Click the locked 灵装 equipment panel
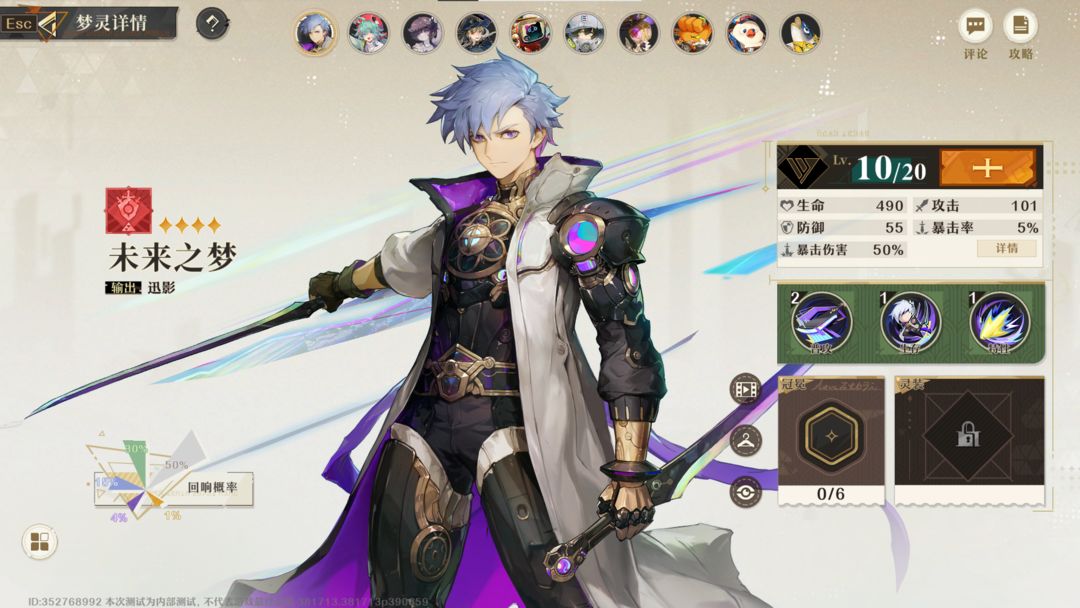Image resolution: width=1080 pixels, height=608 pixels. (969, 438)
